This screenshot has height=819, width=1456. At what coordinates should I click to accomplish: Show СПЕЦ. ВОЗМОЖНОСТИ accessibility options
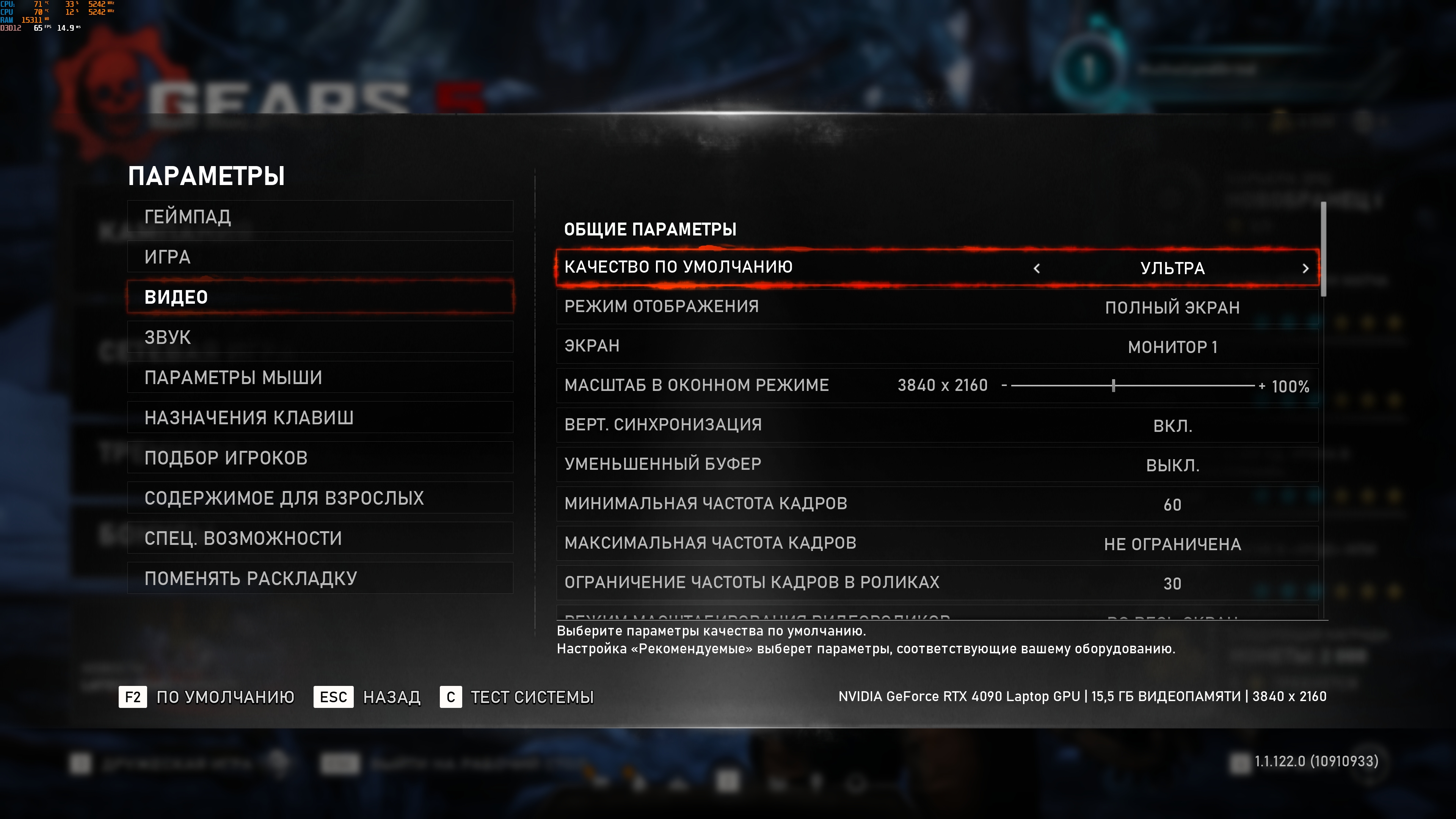[x=320, y=538]
